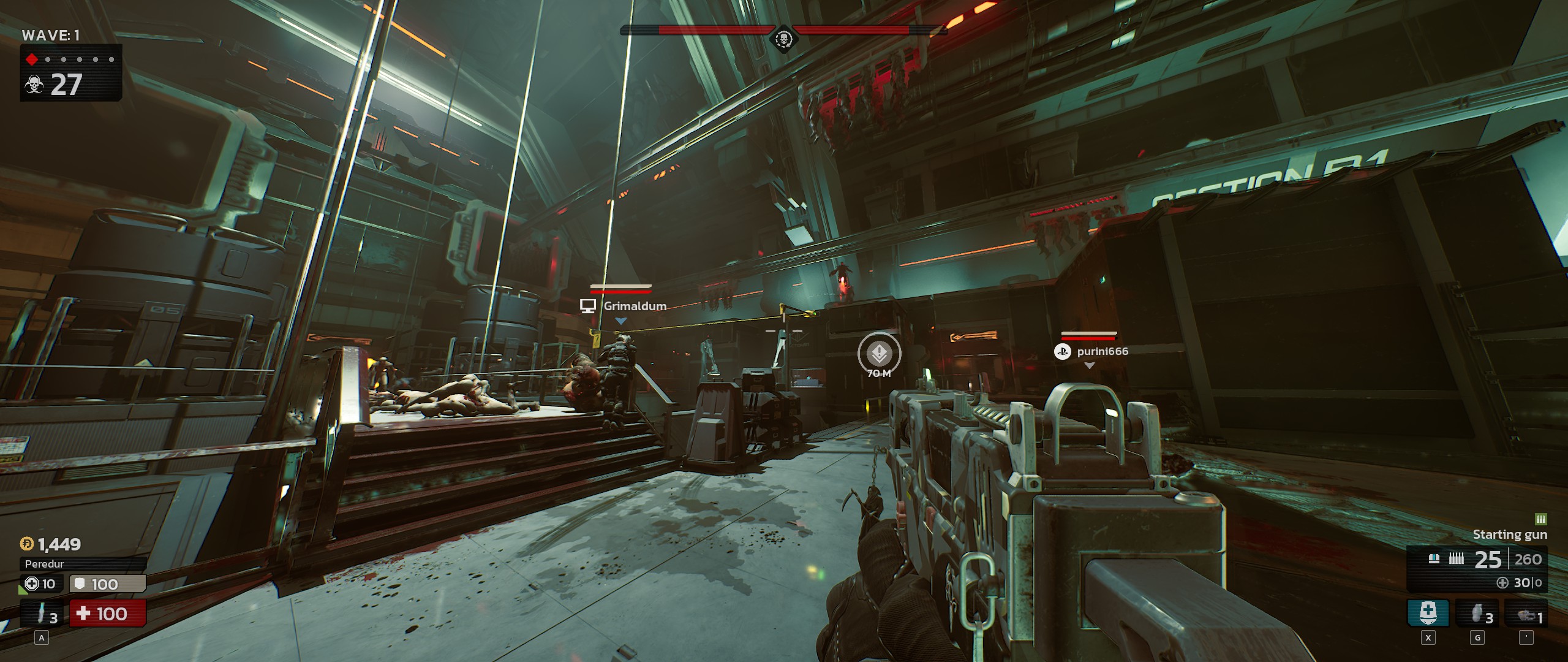Select teammate purini666's name tag
The image size is (1568, 662).
(x=1102, y=351)
